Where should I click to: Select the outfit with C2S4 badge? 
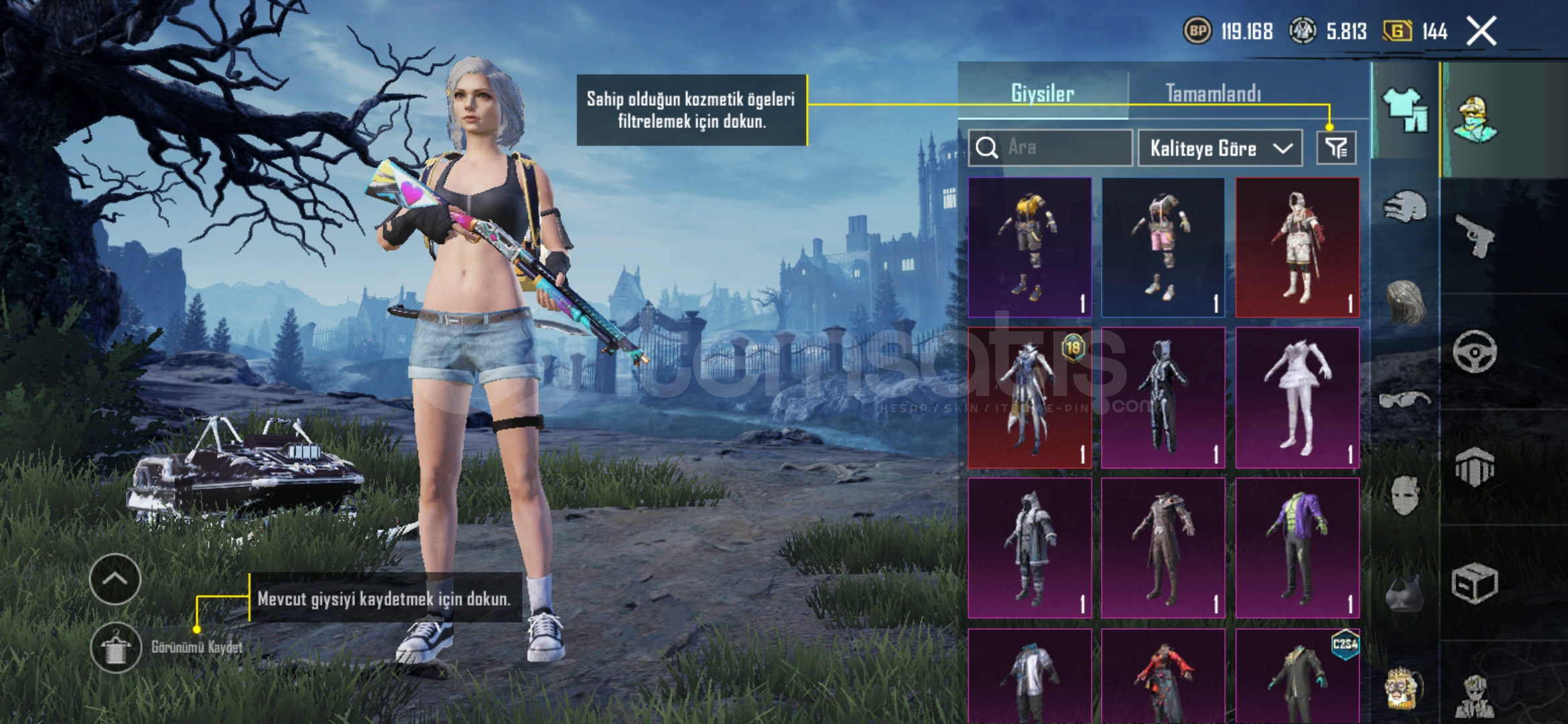click(1297, 677)
